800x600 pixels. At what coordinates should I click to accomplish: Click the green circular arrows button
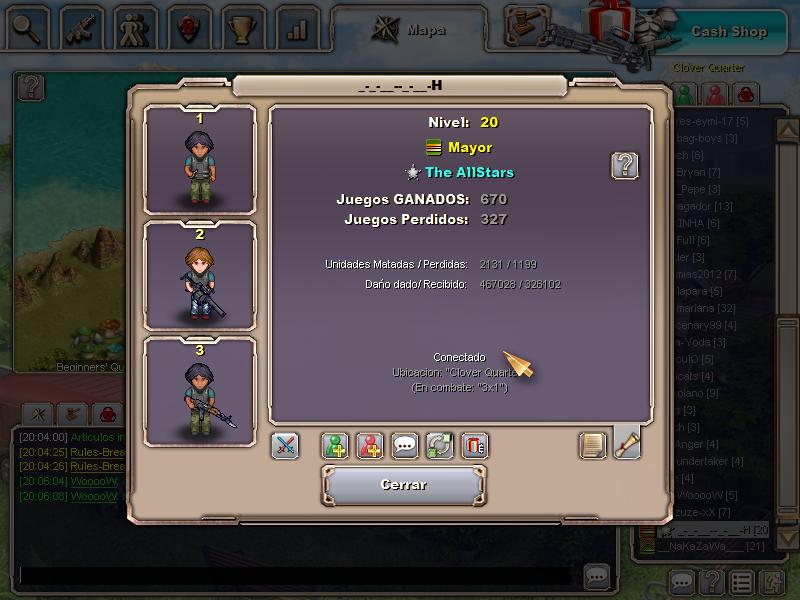click(x=440, y=446)
